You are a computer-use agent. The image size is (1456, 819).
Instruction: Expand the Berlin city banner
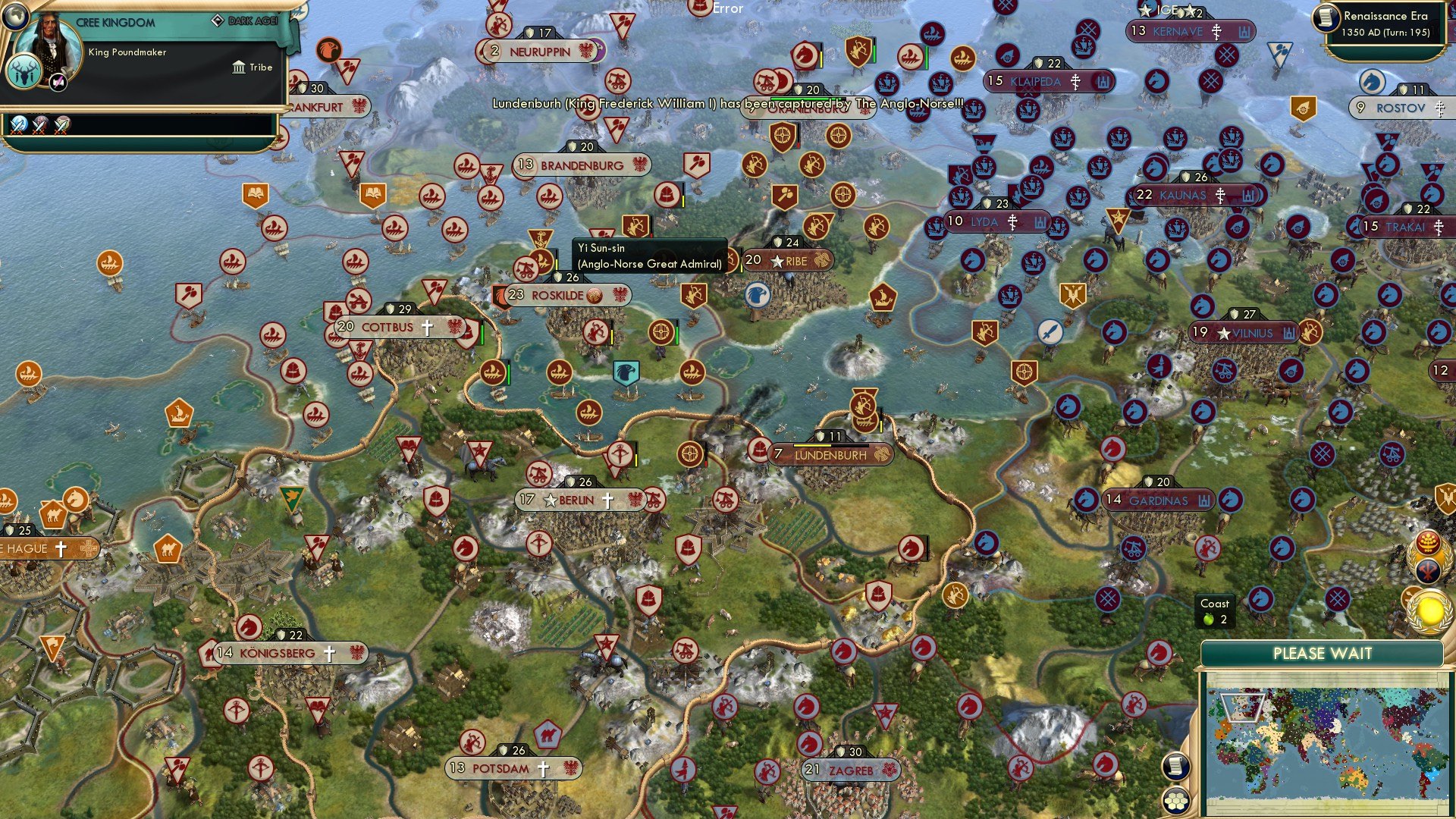[579, 500]
